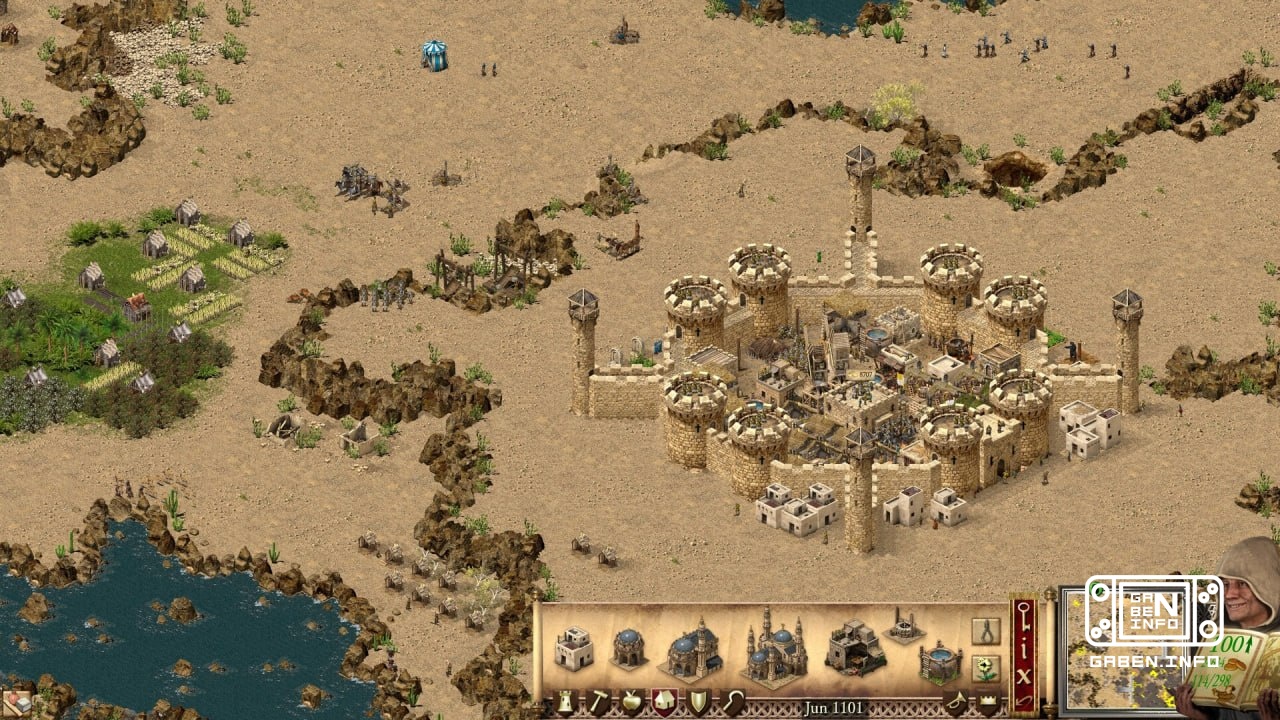
Task: Select the small shrine building
Action: (627, 649)
